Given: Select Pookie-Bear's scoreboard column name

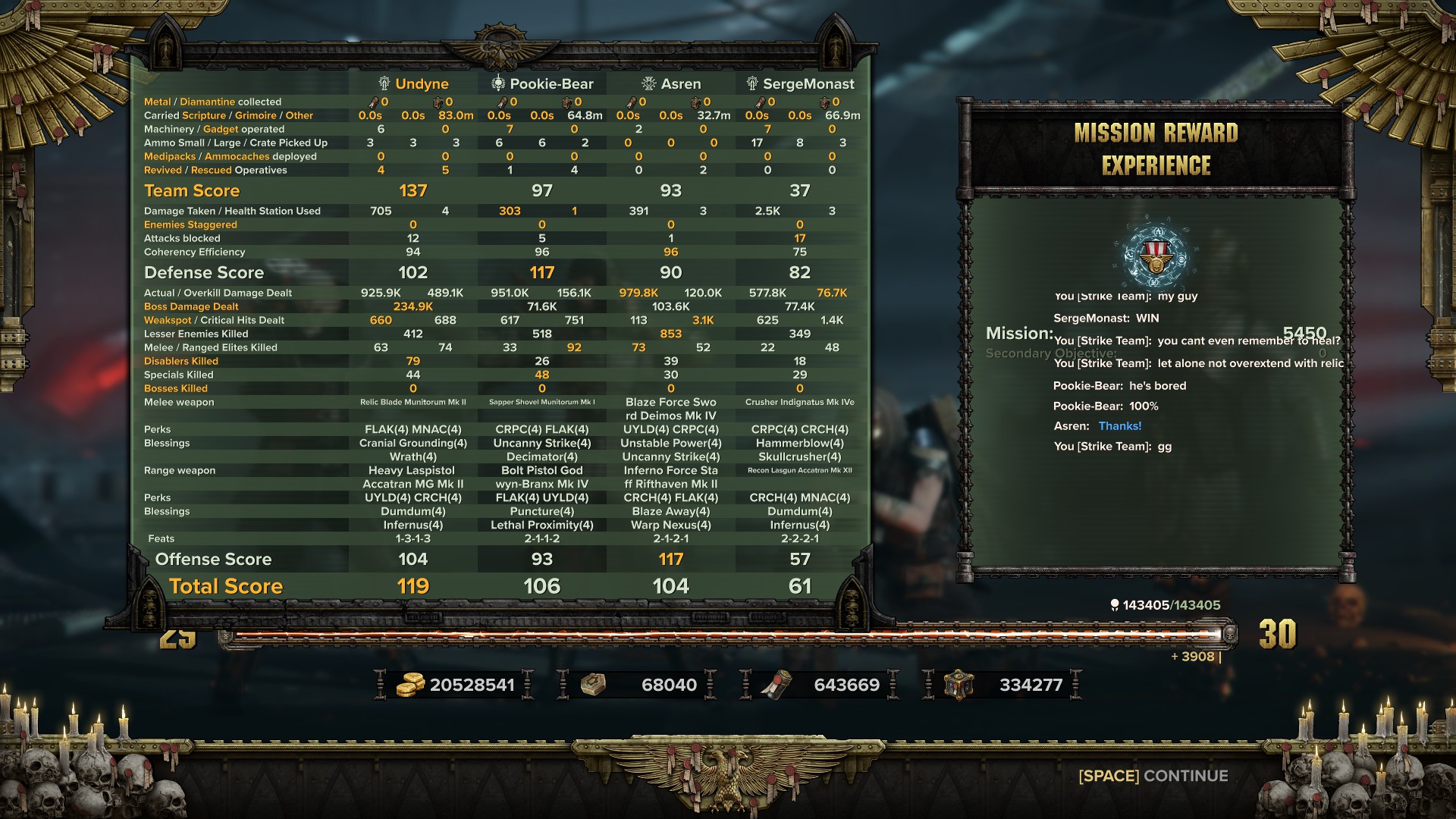Looking at the screenshot, I should point(551,83).
